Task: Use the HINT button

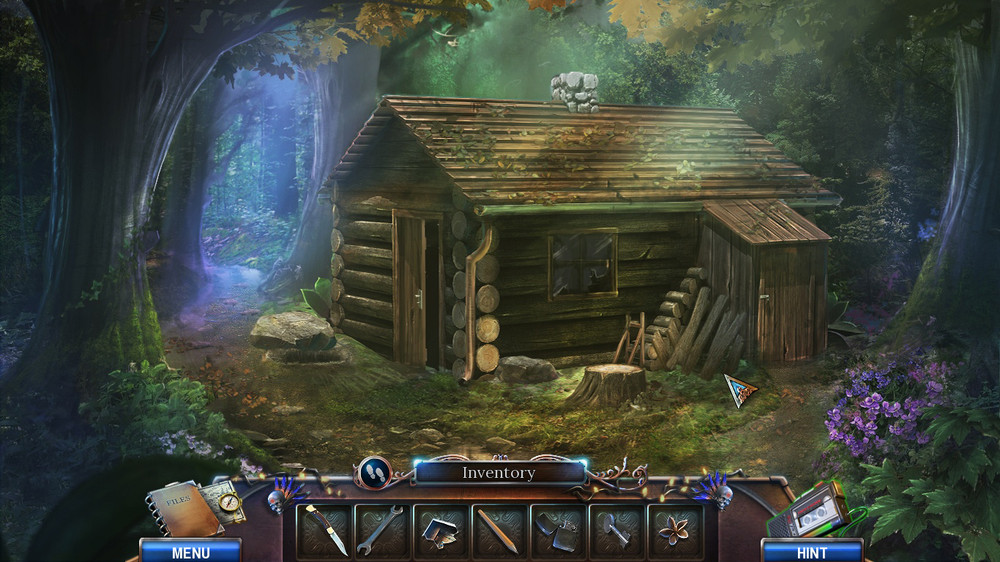Action: [812, 551]
